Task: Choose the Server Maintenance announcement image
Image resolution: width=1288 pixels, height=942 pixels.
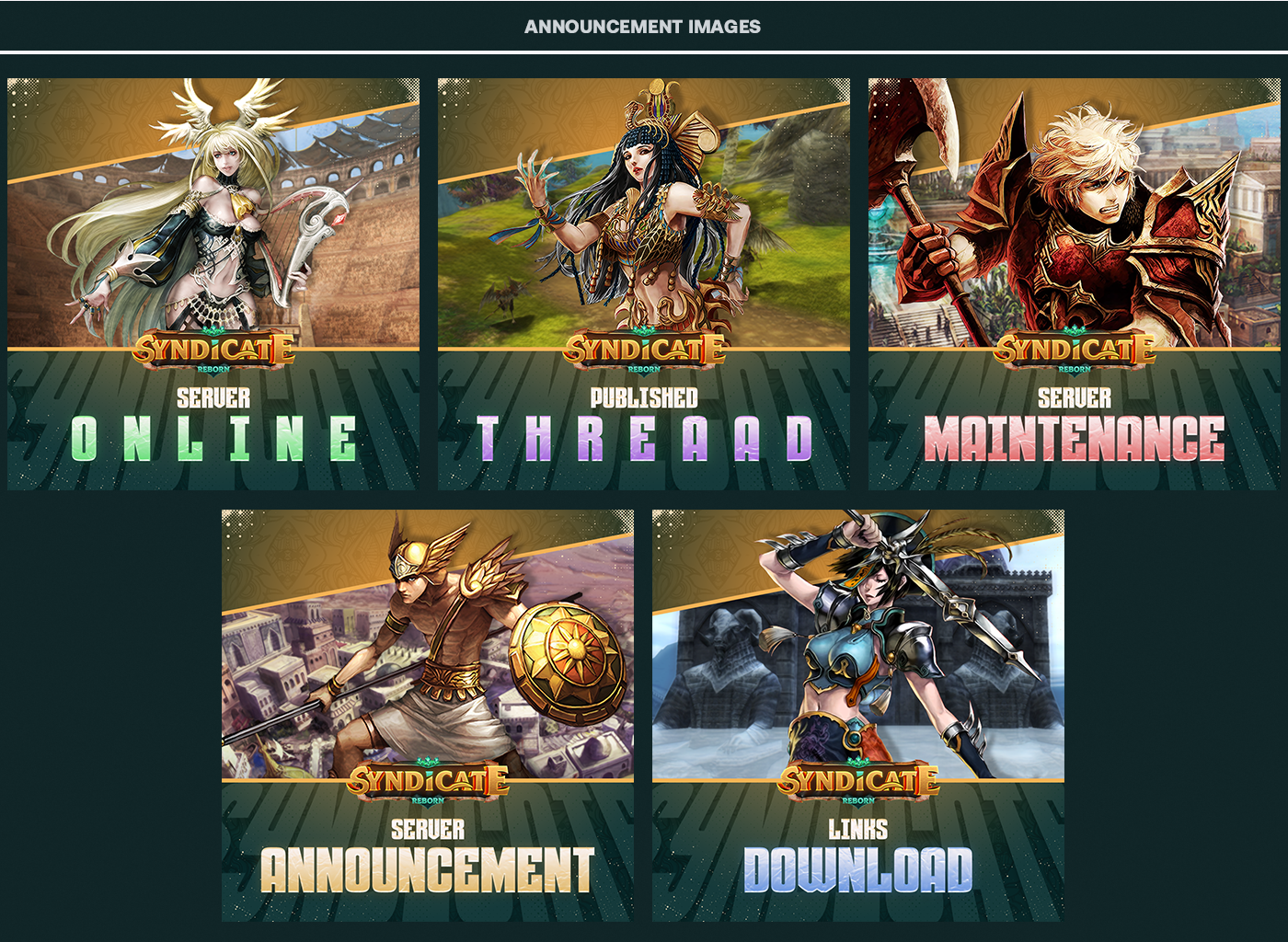Action: click(x=1074, y=283)
